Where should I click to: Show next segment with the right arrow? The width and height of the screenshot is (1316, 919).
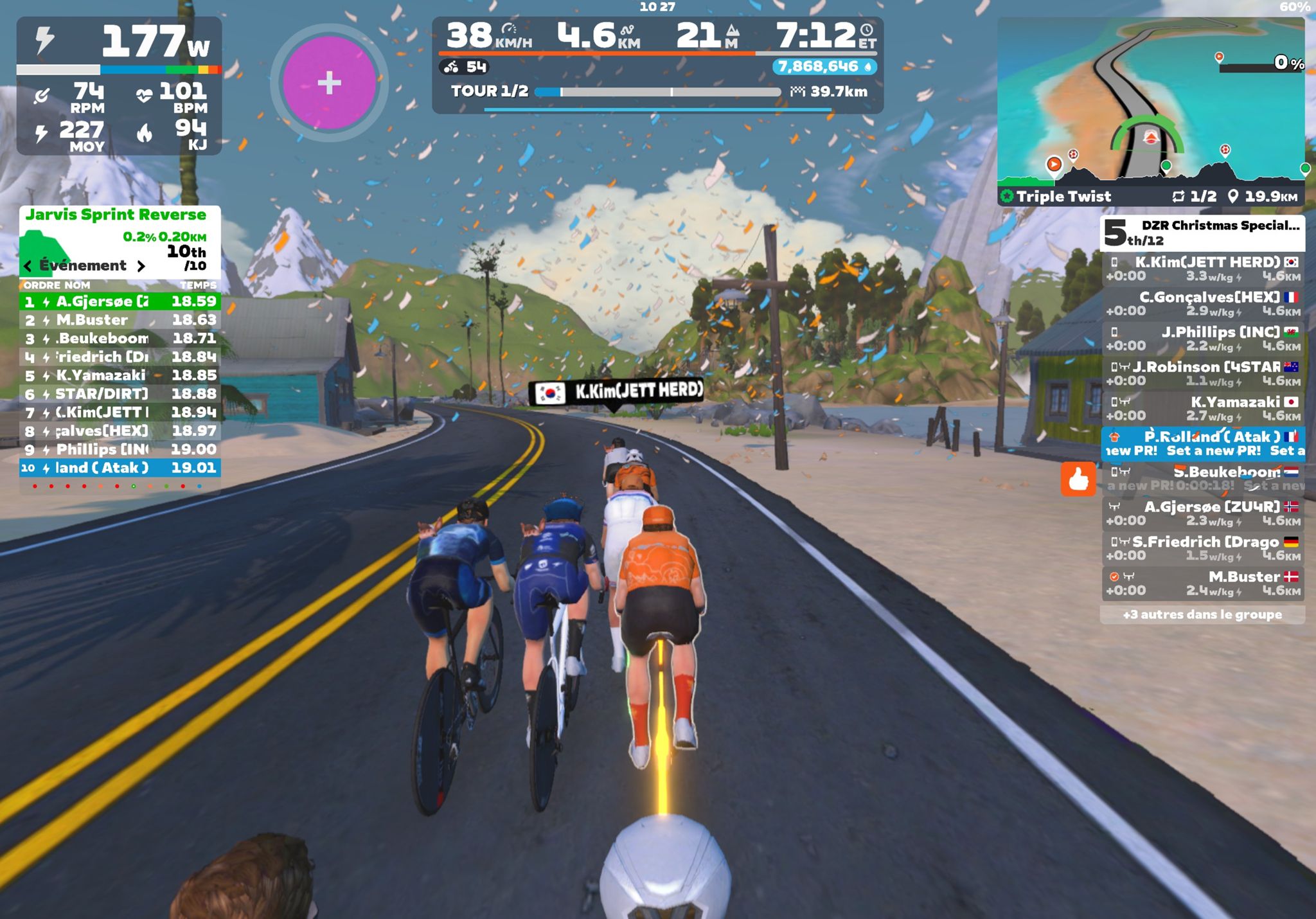click(x=141, y=266)
